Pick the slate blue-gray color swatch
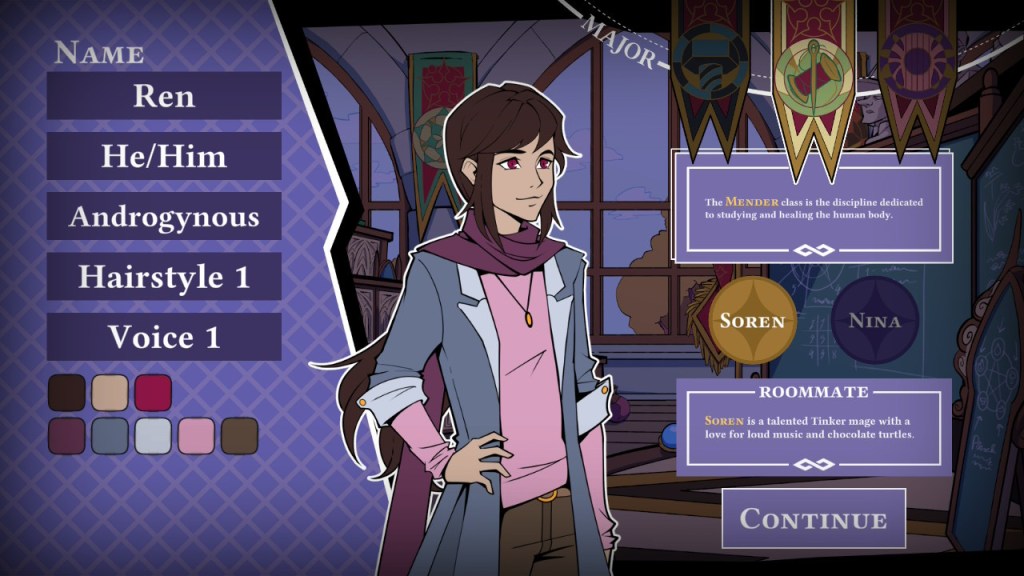 (110, 436)
